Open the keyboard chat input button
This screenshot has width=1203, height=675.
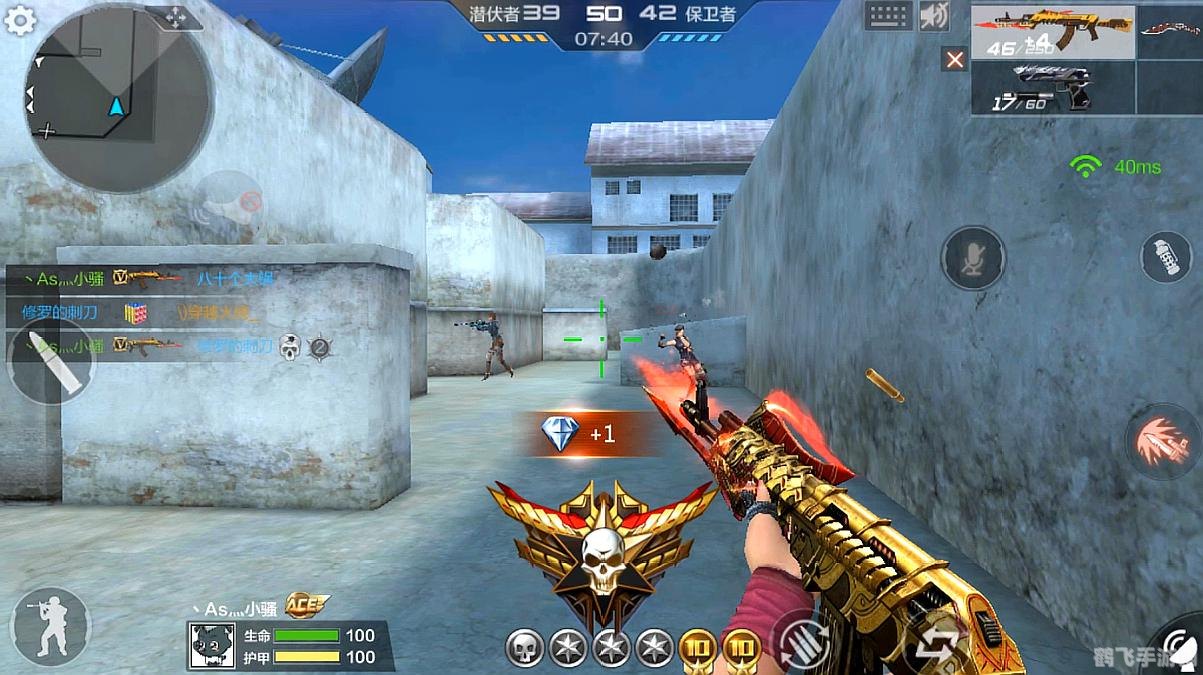(x=888, y=15)
